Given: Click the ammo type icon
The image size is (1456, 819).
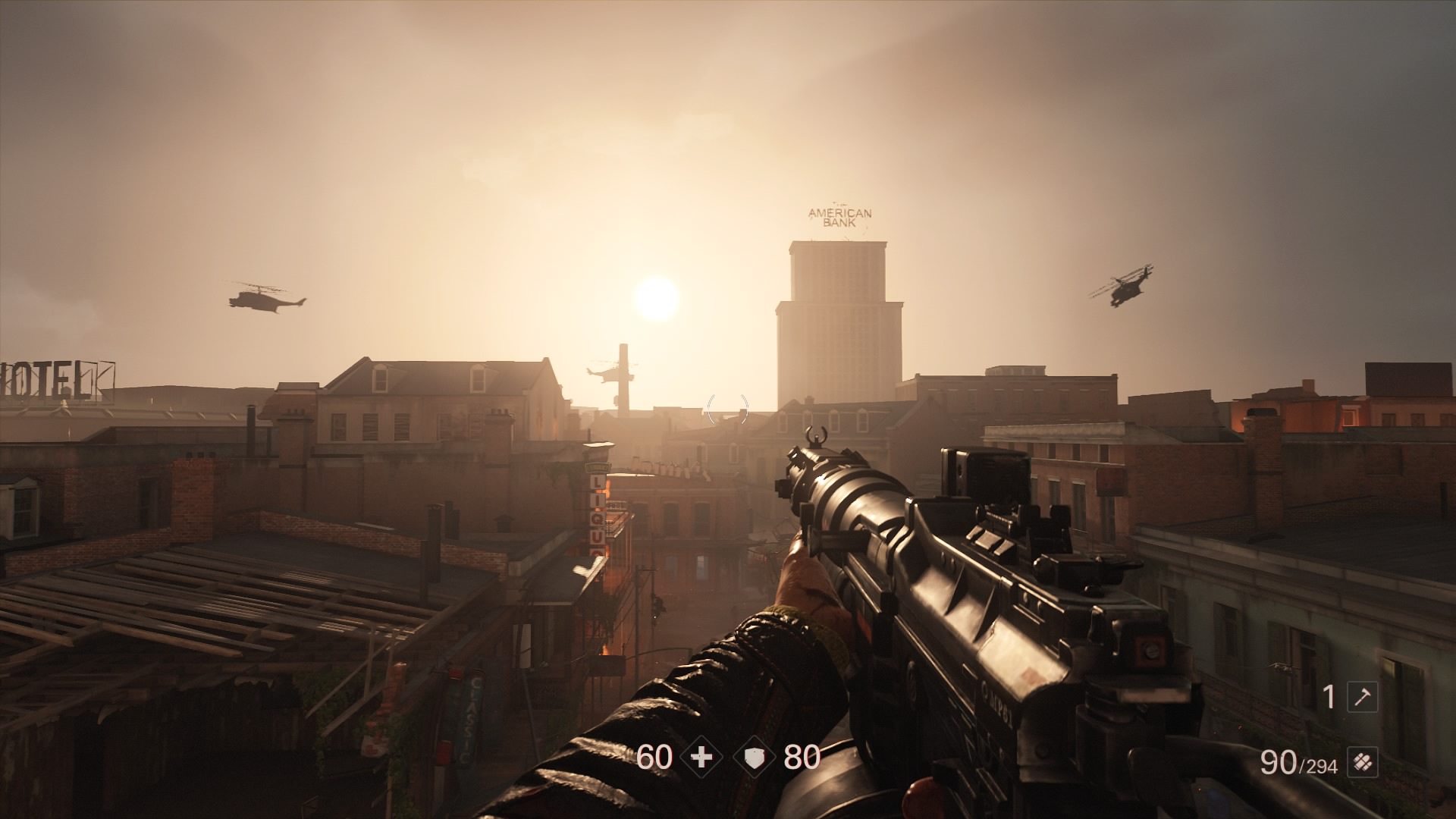Looking at the screenshot, I should point(1362,762).
